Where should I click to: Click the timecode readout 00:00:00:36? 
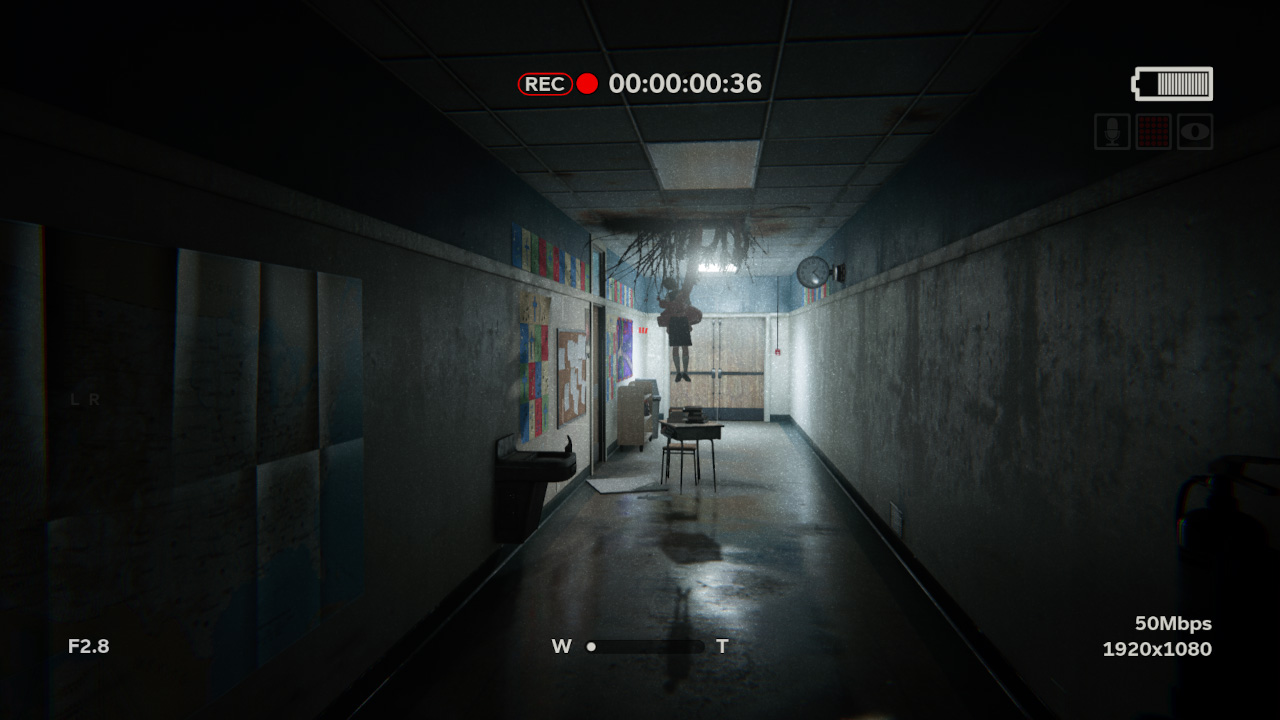pos(684,85)
